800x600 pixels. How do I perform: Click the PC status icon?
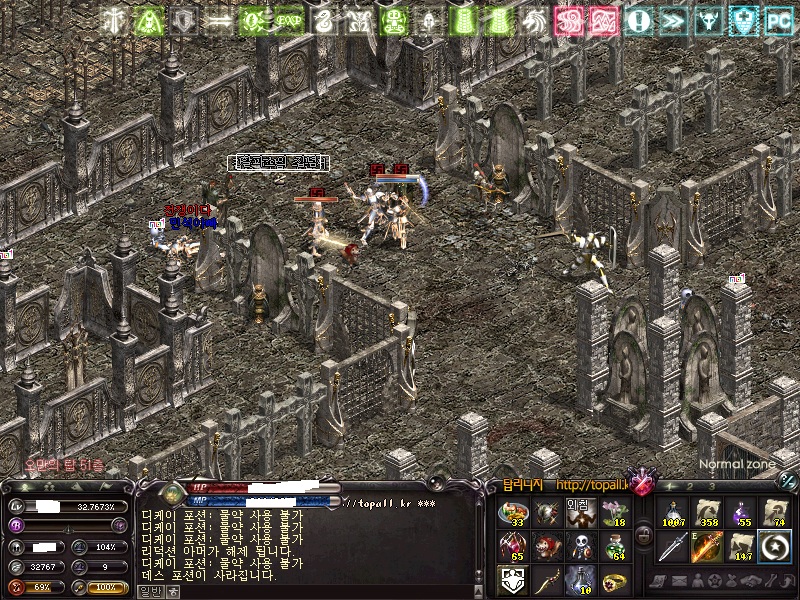point(778,20)
